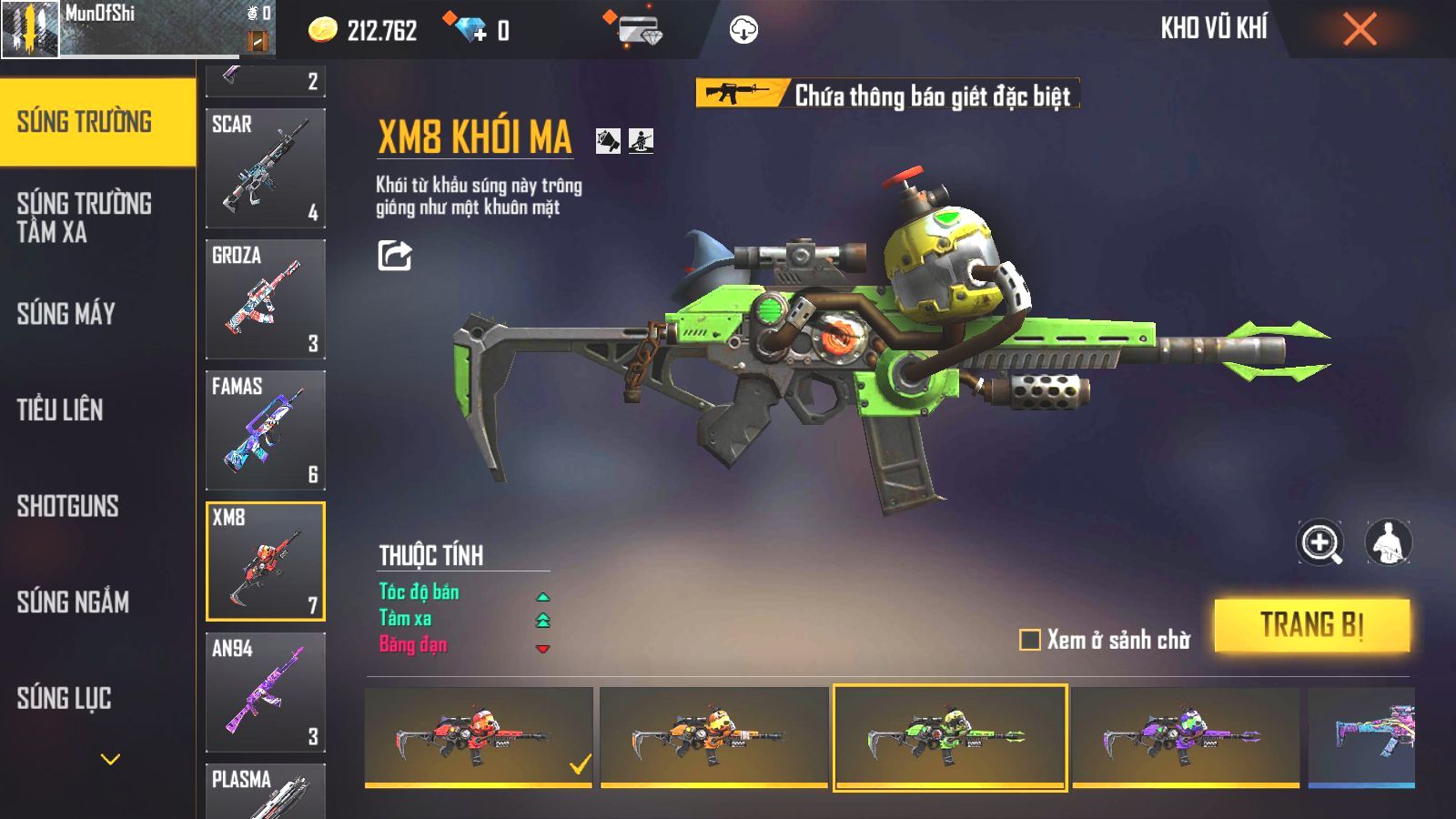Select the AN94 weapon tile
The height and width of the screenshot is (819, 1456).
(265, 692)
